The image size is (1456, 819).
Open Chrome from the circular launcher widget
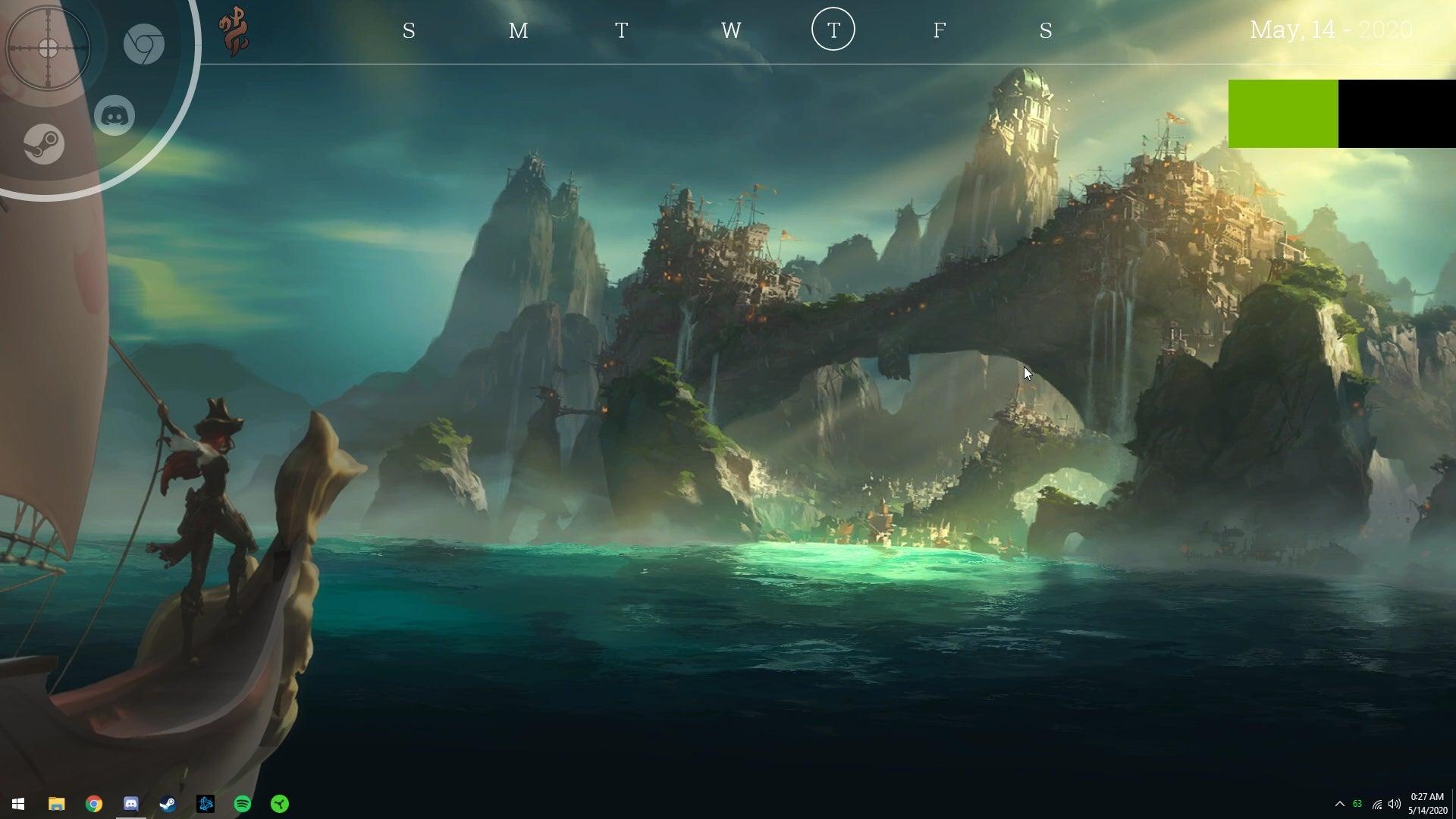(x=144, y=44)
